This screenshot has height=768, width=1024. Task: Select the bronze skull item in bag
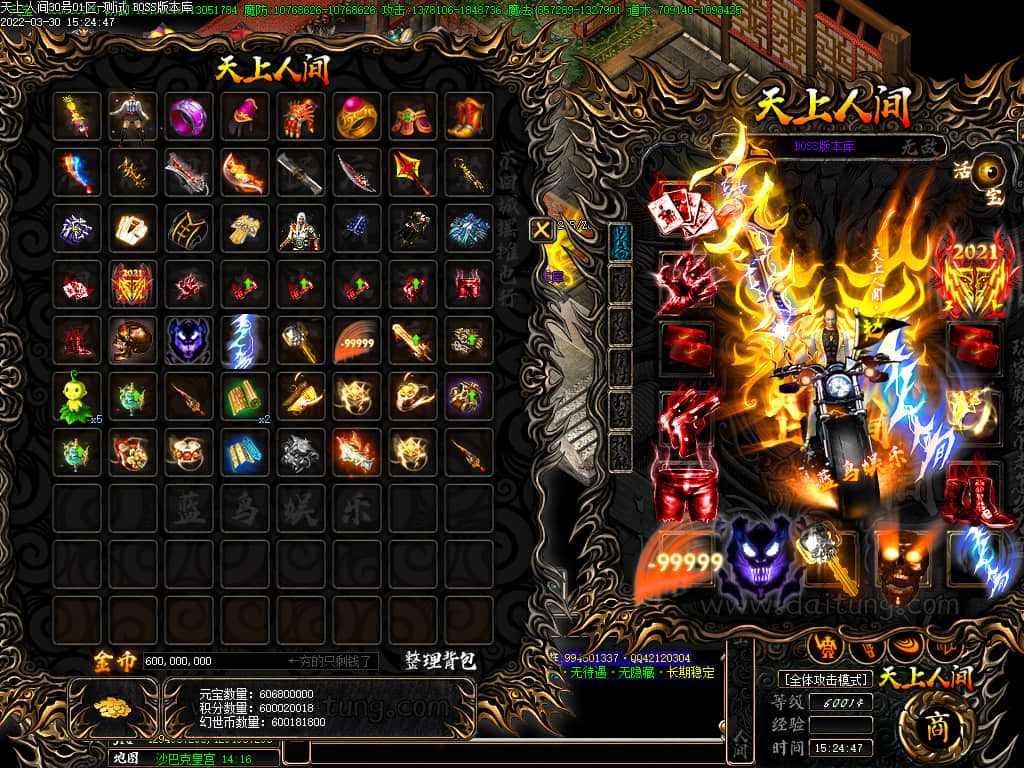click(x=131, y=341)
